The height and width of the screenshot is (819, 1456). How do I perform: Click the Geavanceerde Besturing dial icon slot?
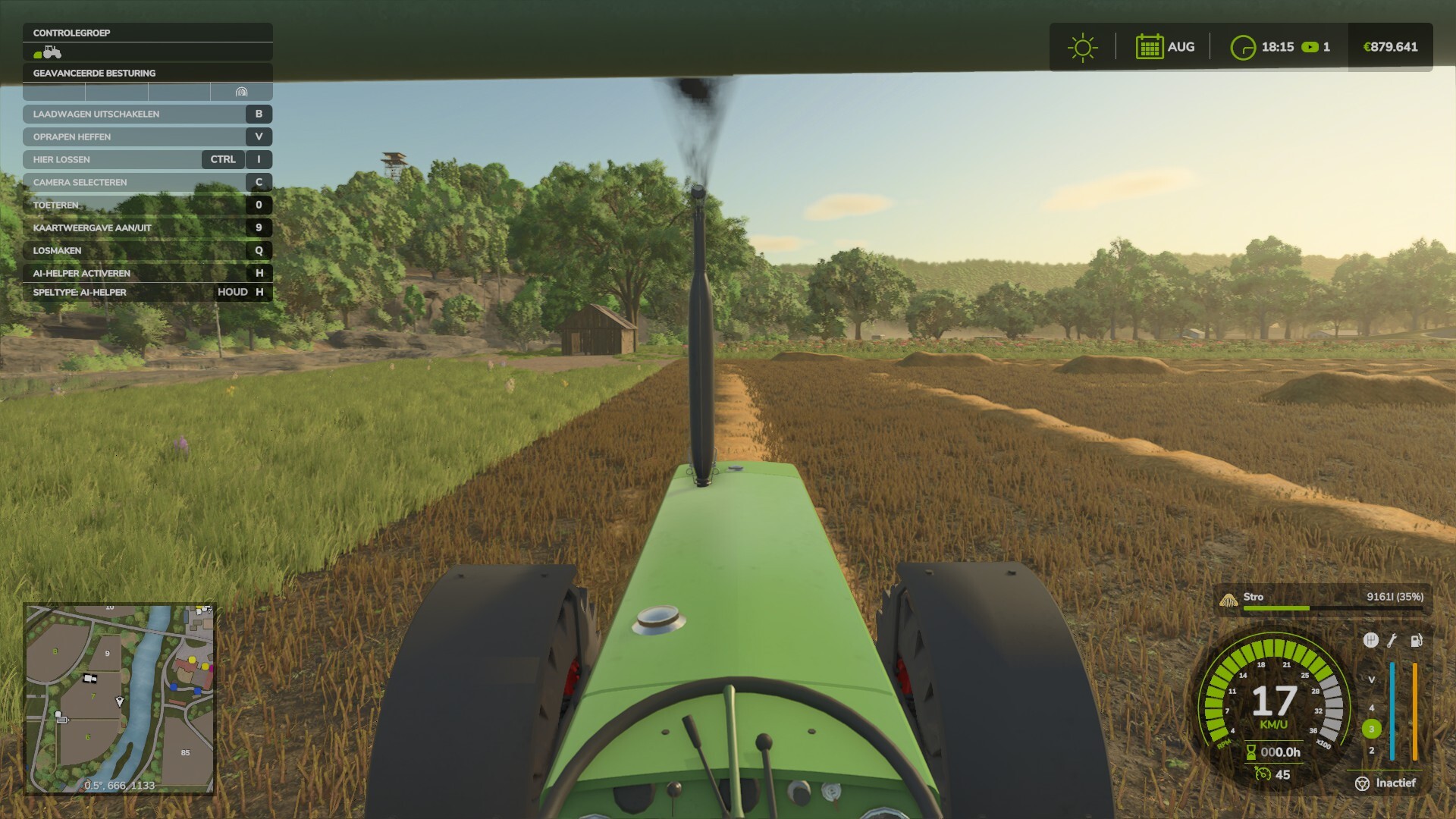tap(241, 92)
